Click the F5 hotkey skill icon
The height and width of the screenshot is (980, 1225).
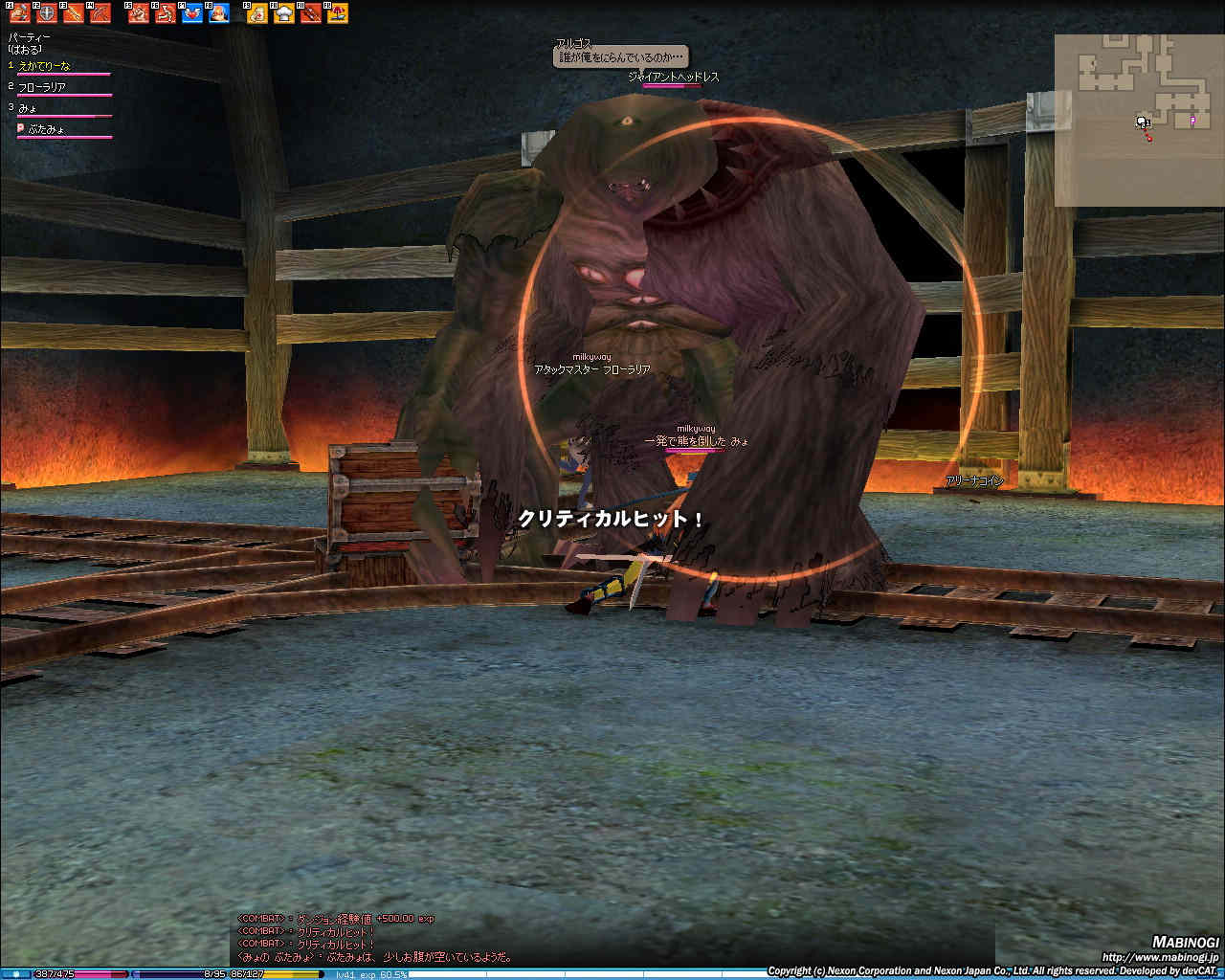pyautogui.click(x=139, y=13)
